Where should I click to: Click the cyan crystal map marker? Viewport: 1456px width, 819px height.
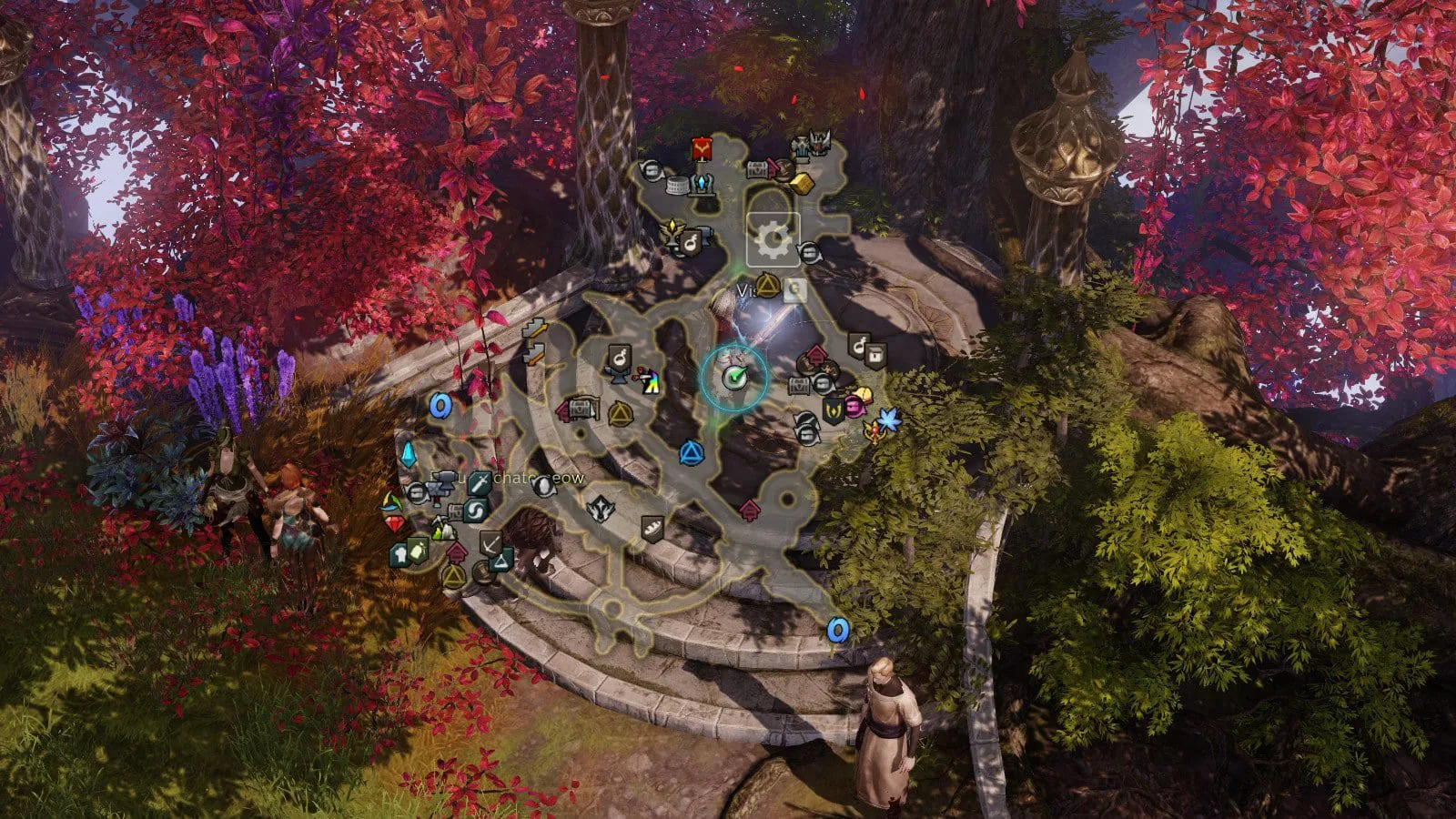409,454
